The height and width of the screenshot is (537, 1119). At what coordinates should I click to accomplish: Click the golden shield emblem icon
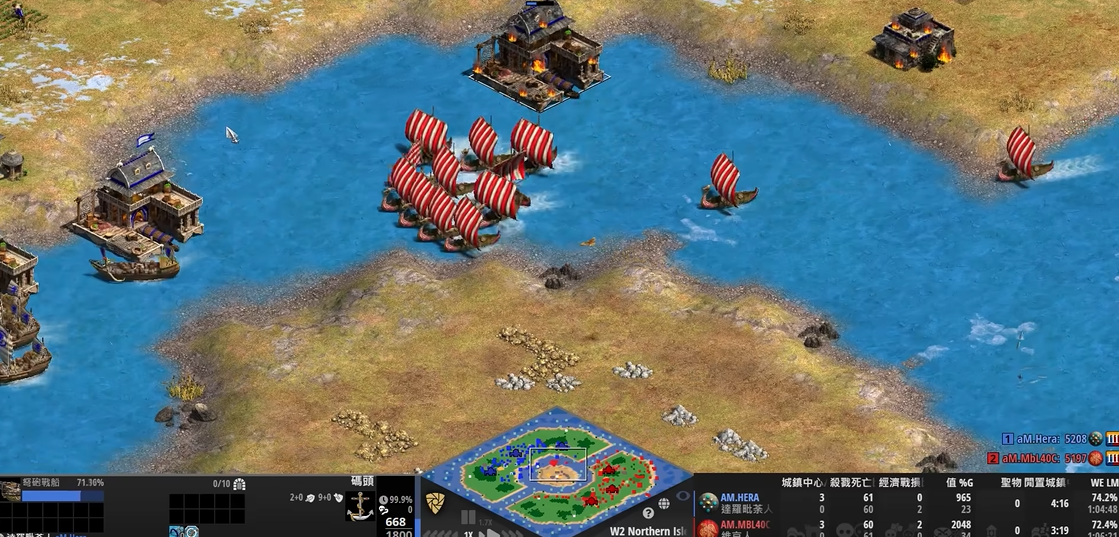(x=434, y=503)
